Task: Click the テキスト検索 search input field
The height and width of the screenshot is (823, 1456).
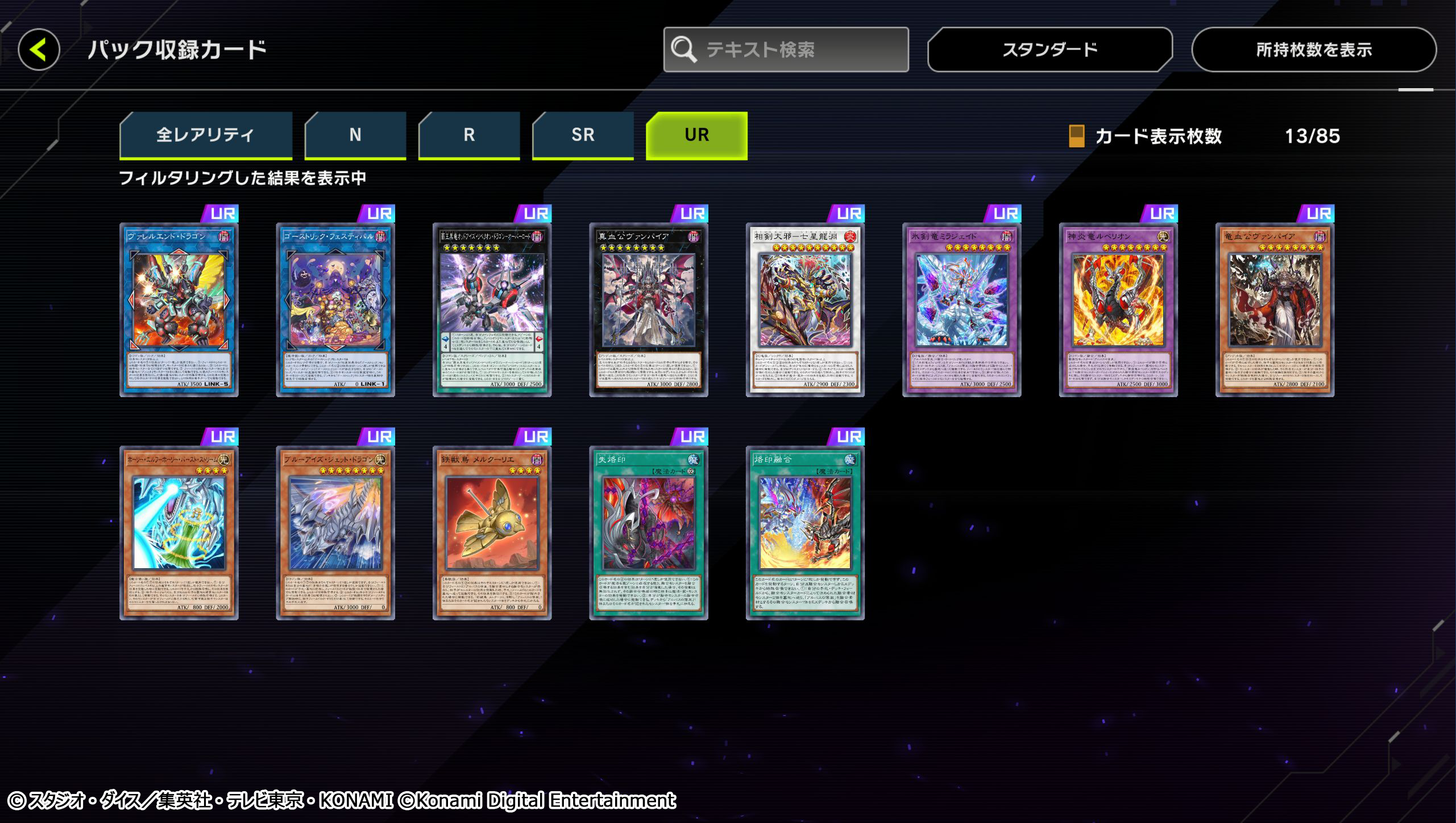Action: (x=790, y=49)
